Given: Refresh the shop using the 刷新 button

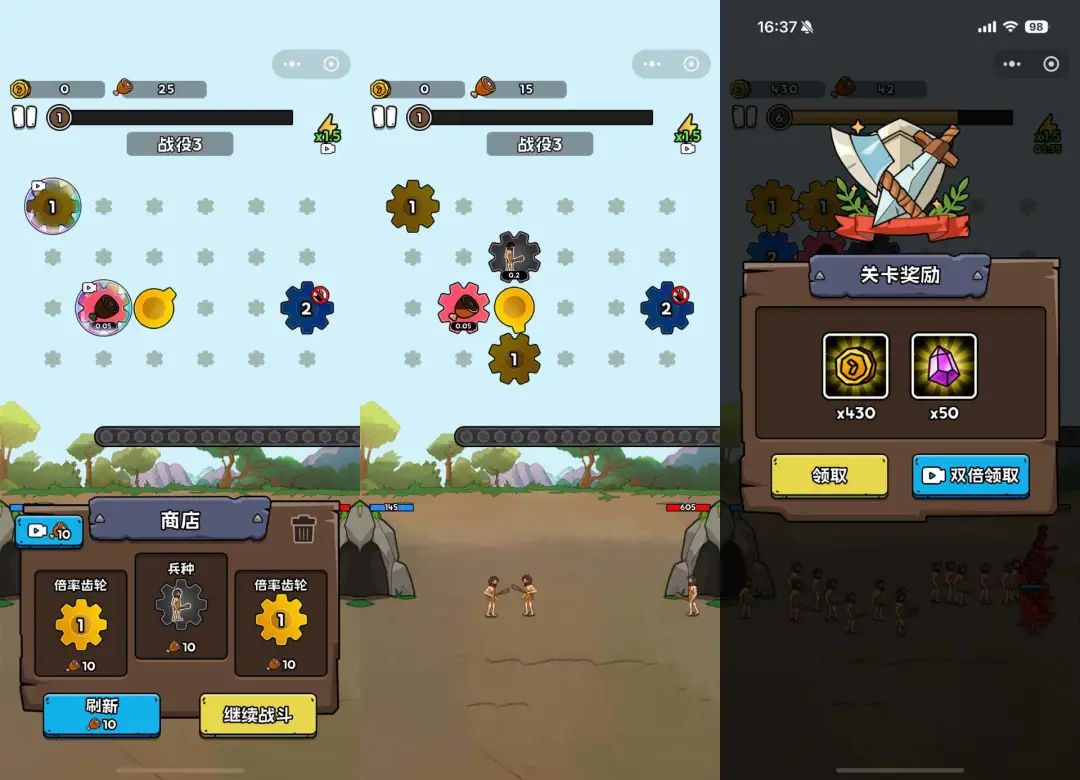Looking at the screenshot, I should [101, 714].
